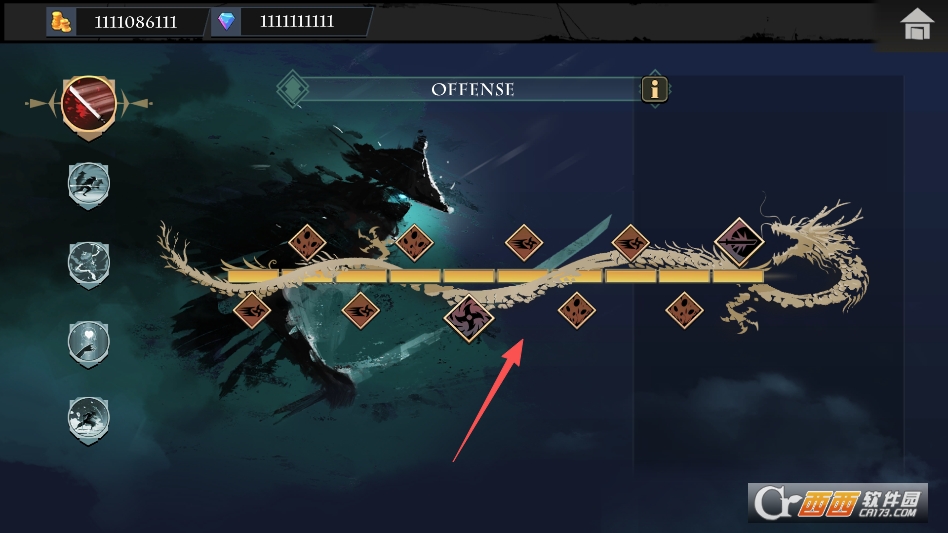The width and height of the screenshot is (948, 533).
Task: Open the hand with heart skill category
Action: pyautogui.click(x=88, y=342)
